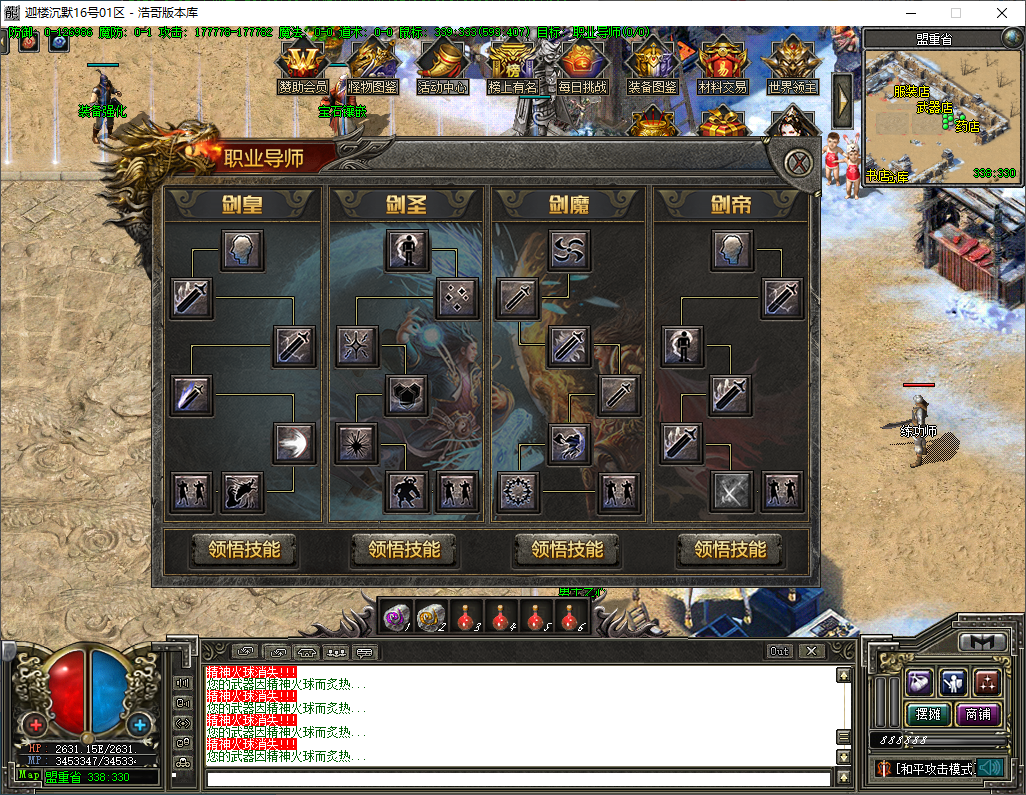Open the 世界领主 world boss menu
1026x795 pixels.
click(792, 67)
